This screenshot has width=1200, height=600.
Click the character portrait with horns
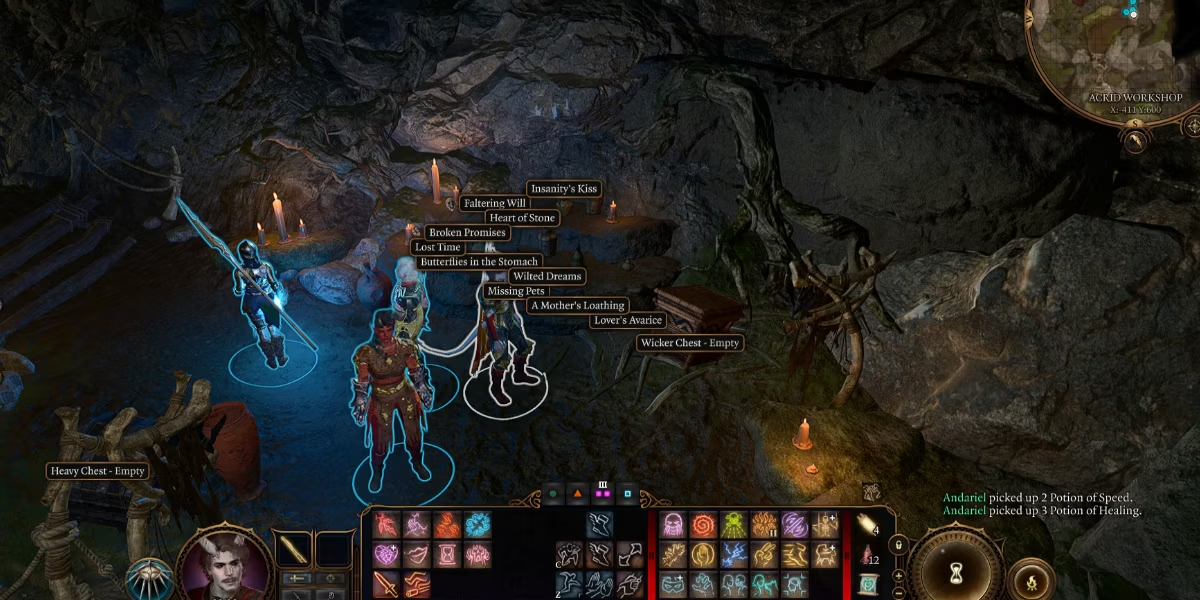tap(225, 565)
